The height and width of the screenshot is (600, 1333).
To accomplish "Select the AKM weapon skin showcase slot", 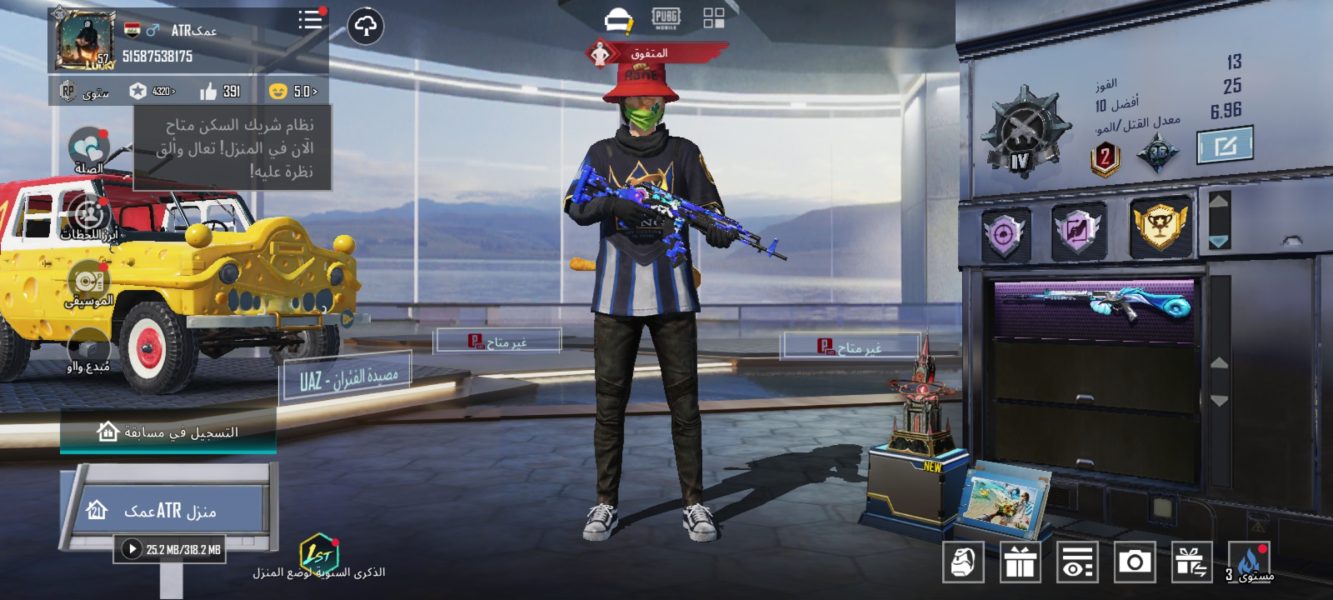I will 1095,306.
